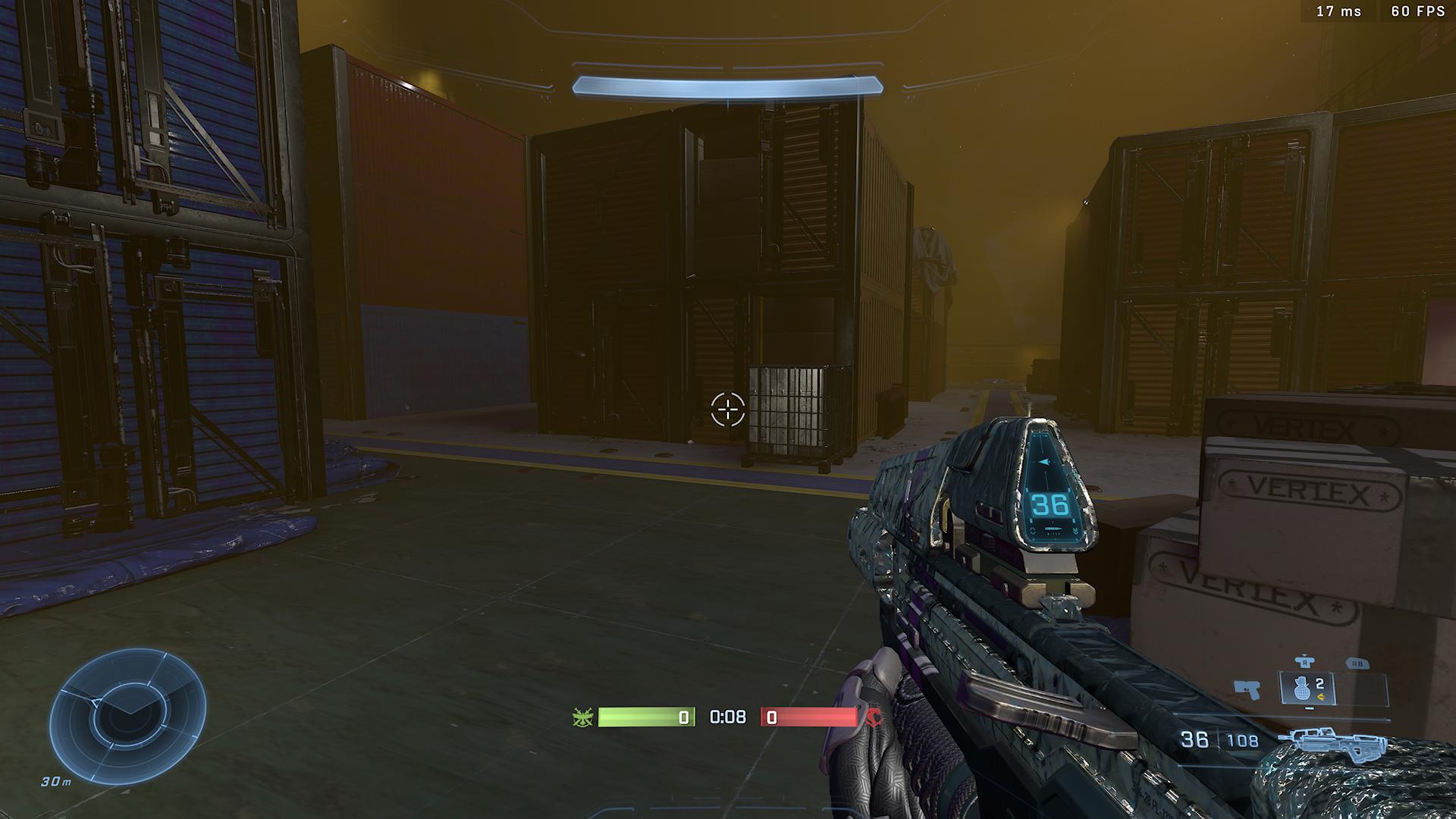Switch to the sidearm pistol icon
The image size is (1456, 819).
pyautogui.click(x=1247, y=689)
